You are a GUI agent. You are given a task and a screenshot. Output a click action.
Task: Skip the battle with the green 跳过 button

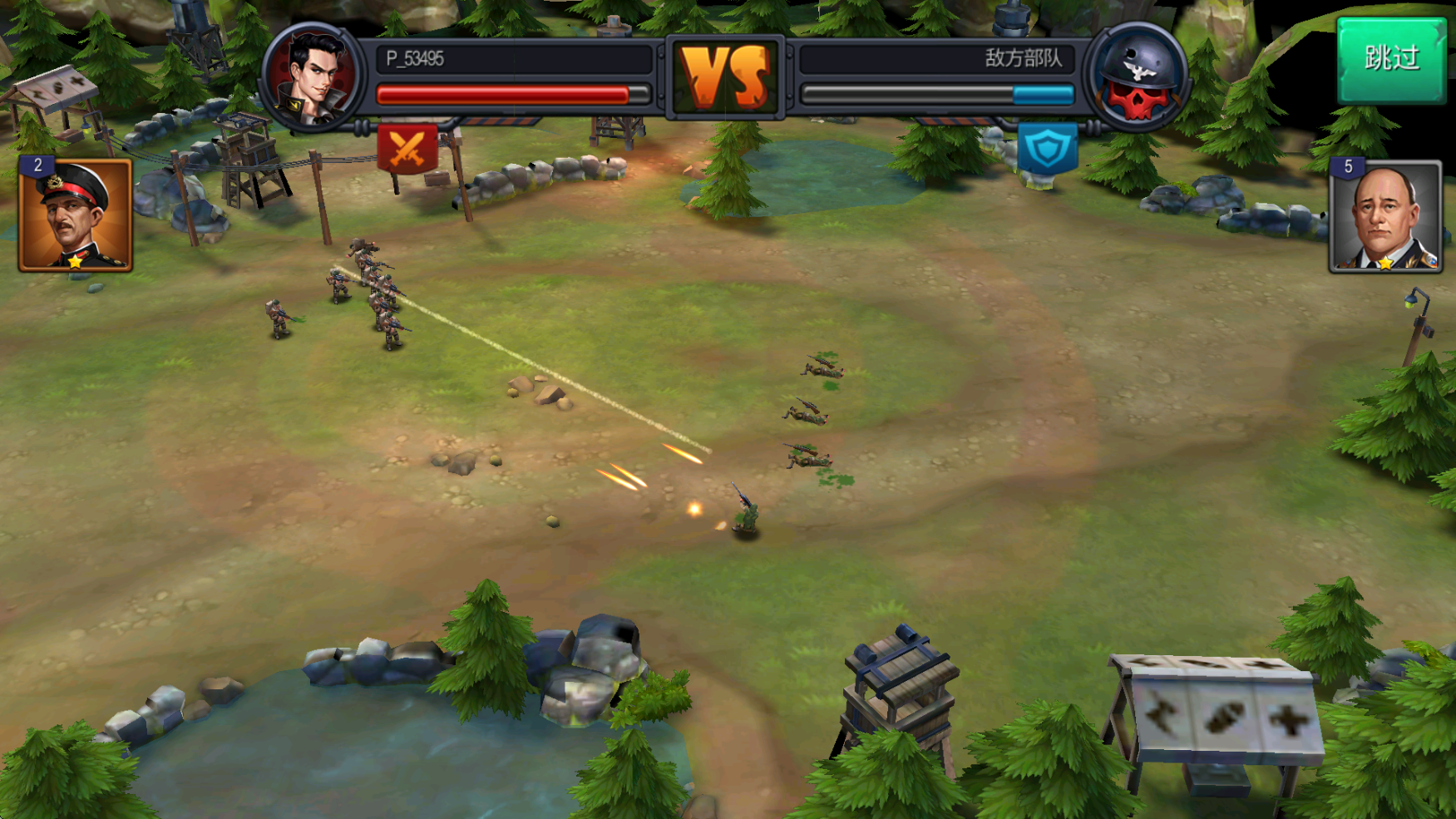click(1390, 60)
